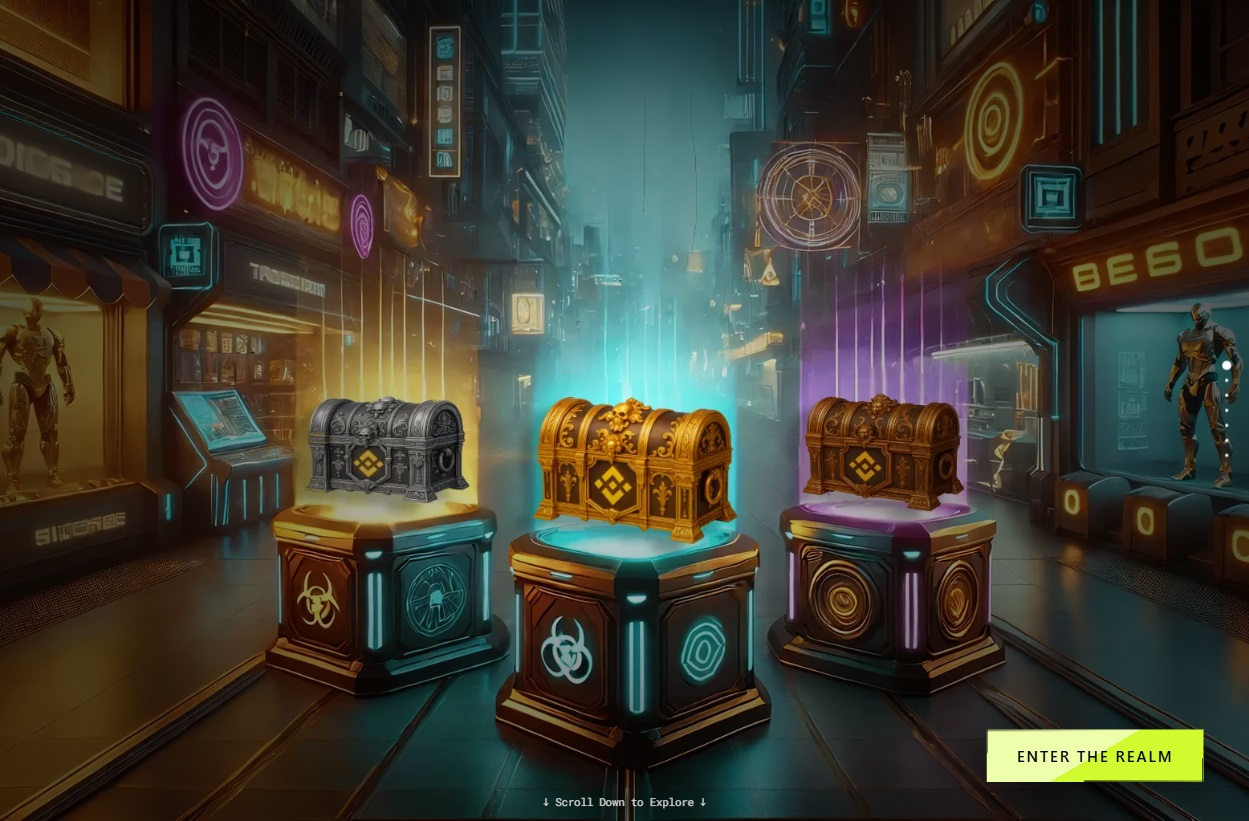Click the Enter the Realm button
The width and height of the screenshot is (1249, 821).
tap(1094, 756)
